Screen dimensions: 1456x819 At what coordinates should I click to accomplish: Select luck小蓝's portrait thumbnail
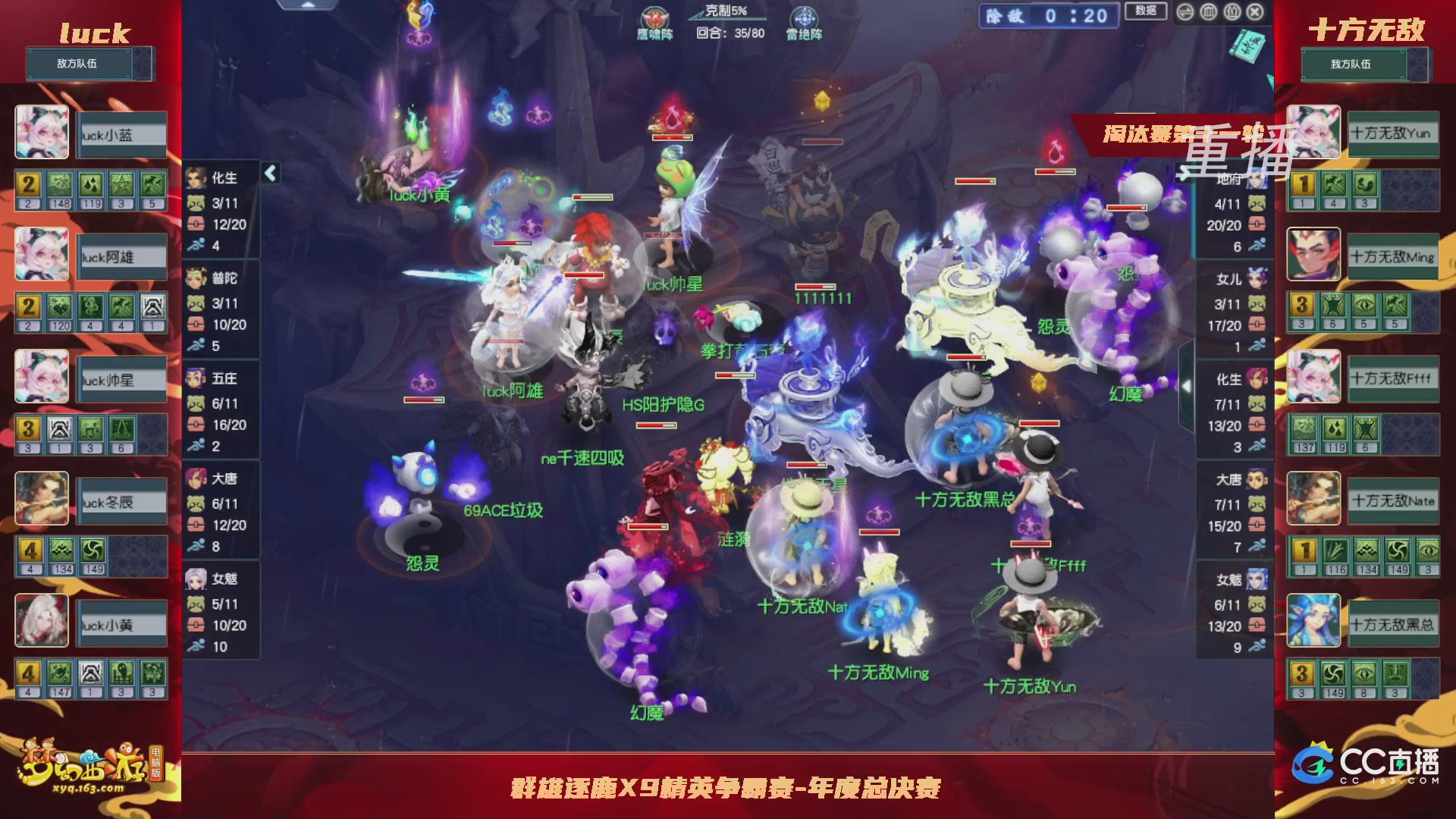[42, 133]
